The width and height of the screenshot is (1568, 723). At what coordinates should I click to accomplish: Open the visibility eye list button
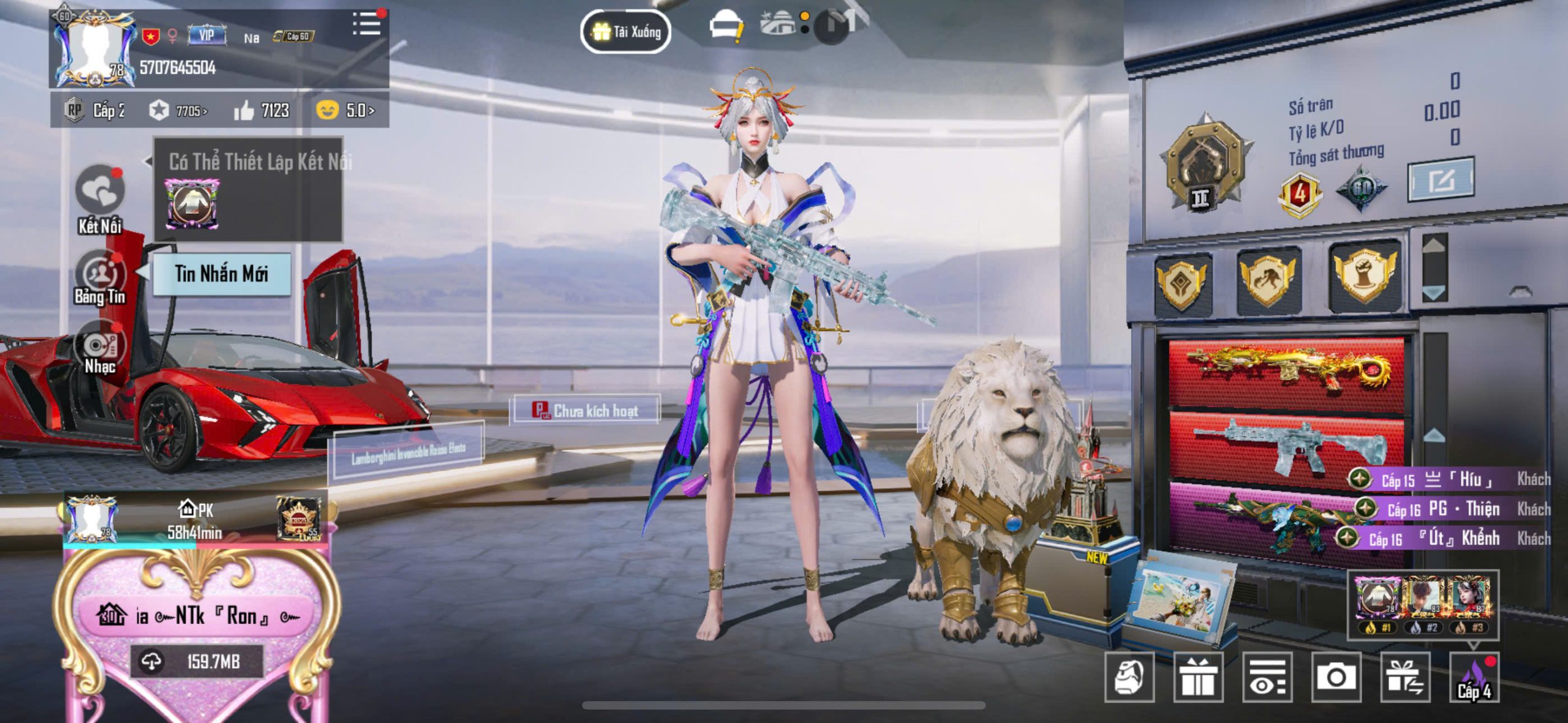[1267, 676]
